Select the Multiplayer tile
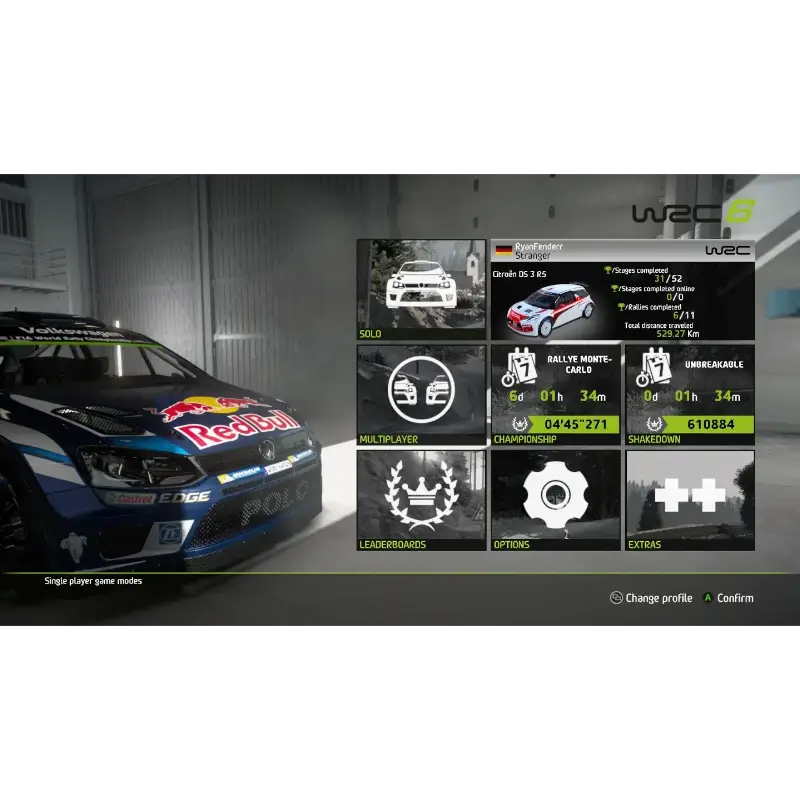Viewport: 800px width, 800px height. click(x=421, y=395)
